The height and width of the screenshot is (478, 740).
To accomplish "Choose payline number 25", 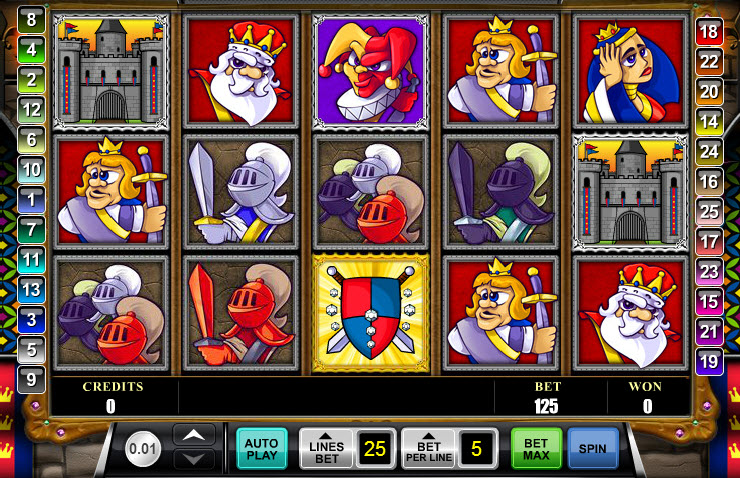I will [709, 212].
